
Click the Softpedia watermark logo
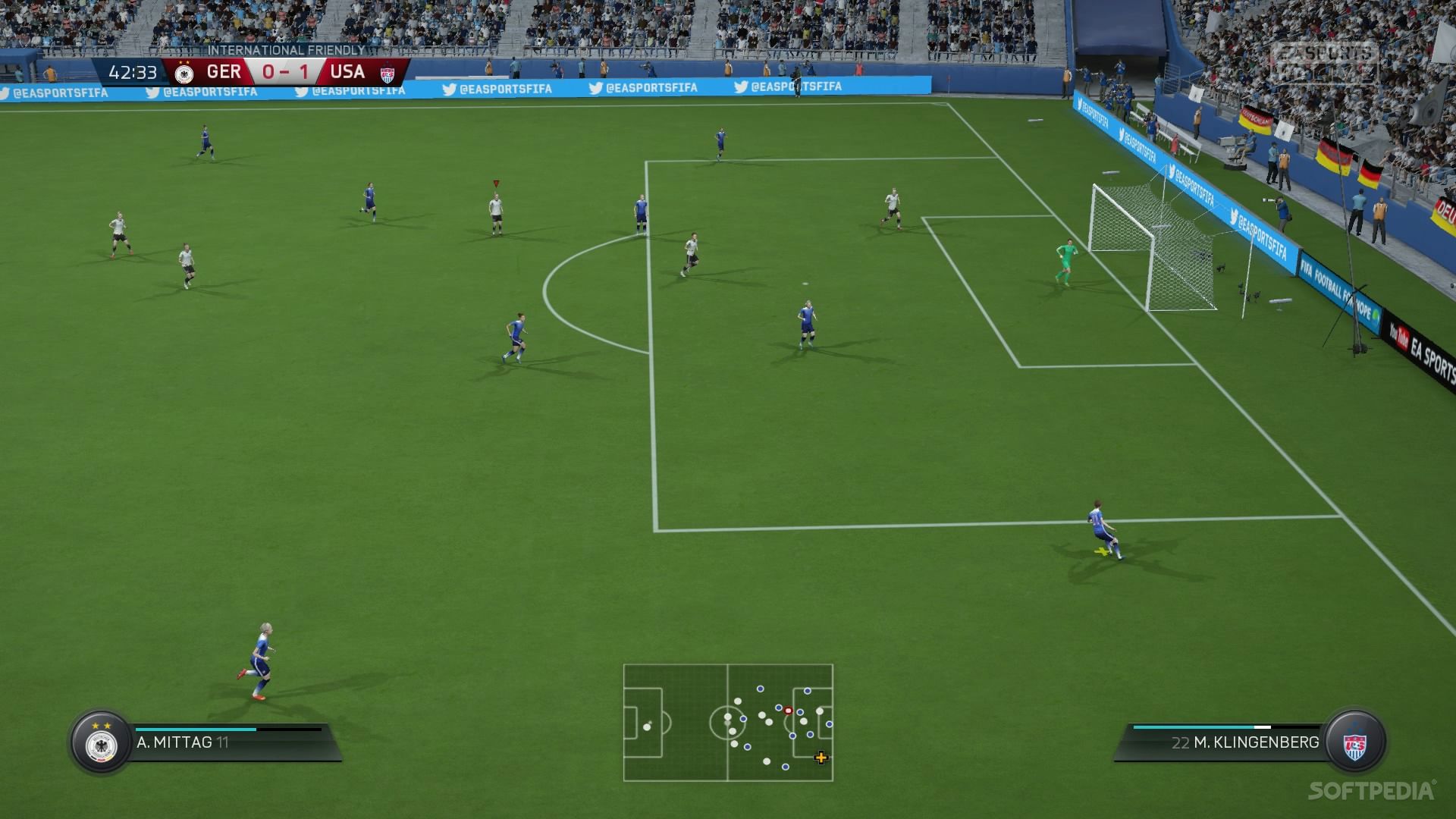[1371, 791]
